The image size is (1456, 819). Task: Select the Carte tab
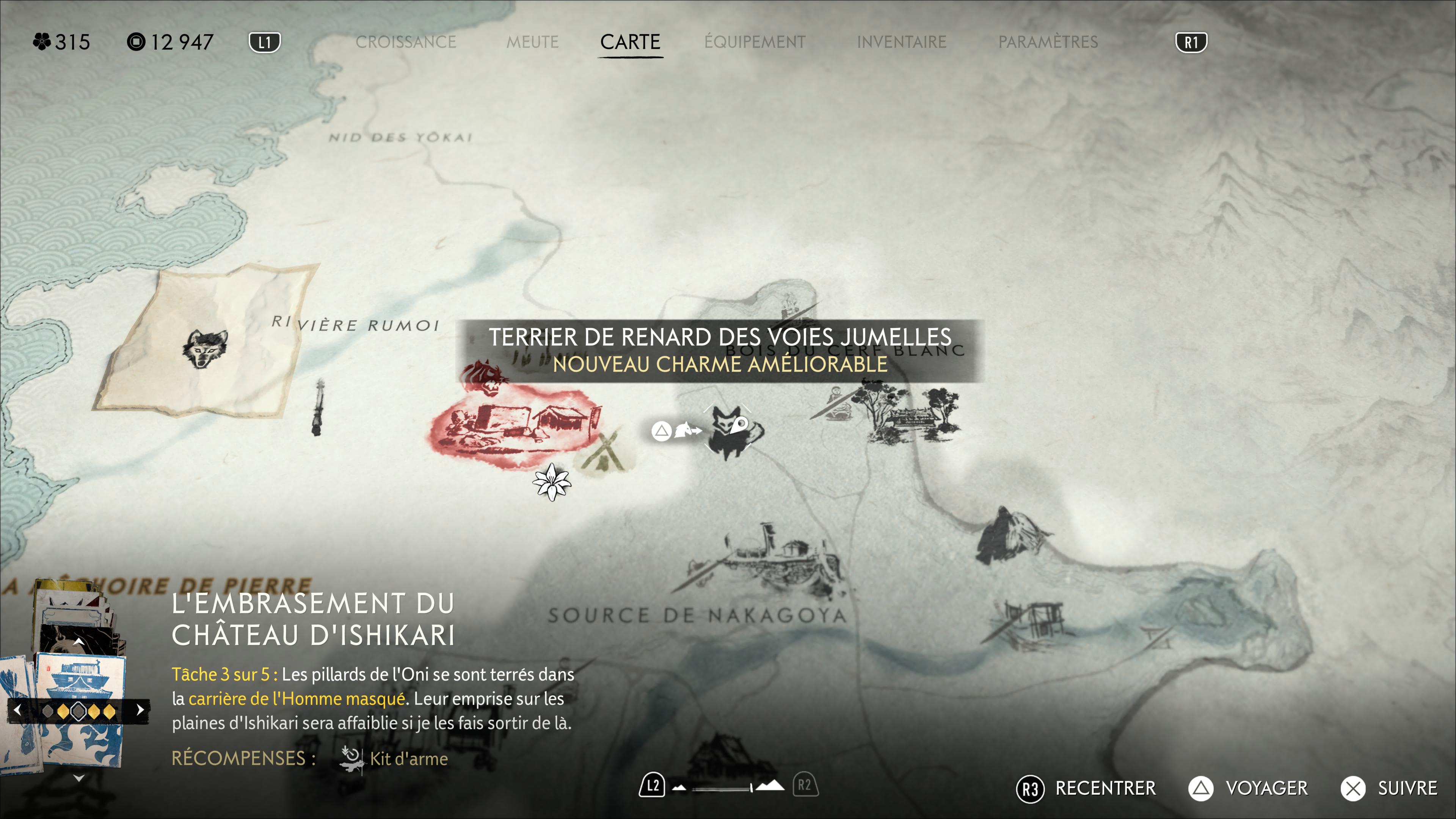630,42
